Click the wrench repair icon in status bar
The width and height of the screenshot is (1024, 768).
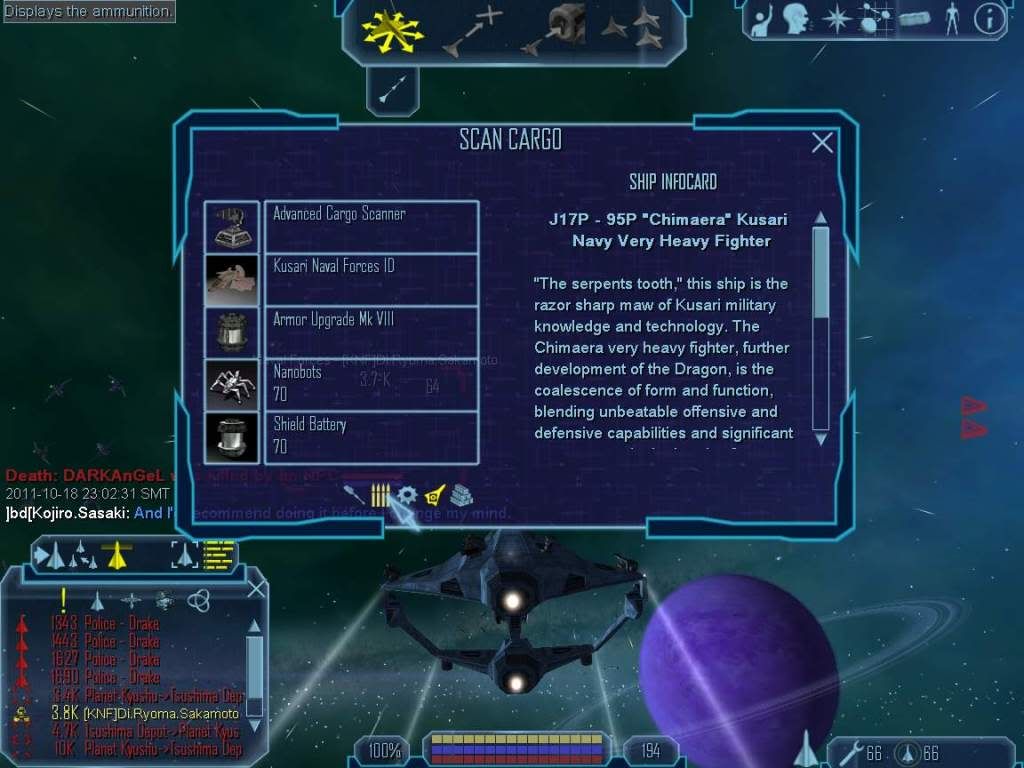850,752
